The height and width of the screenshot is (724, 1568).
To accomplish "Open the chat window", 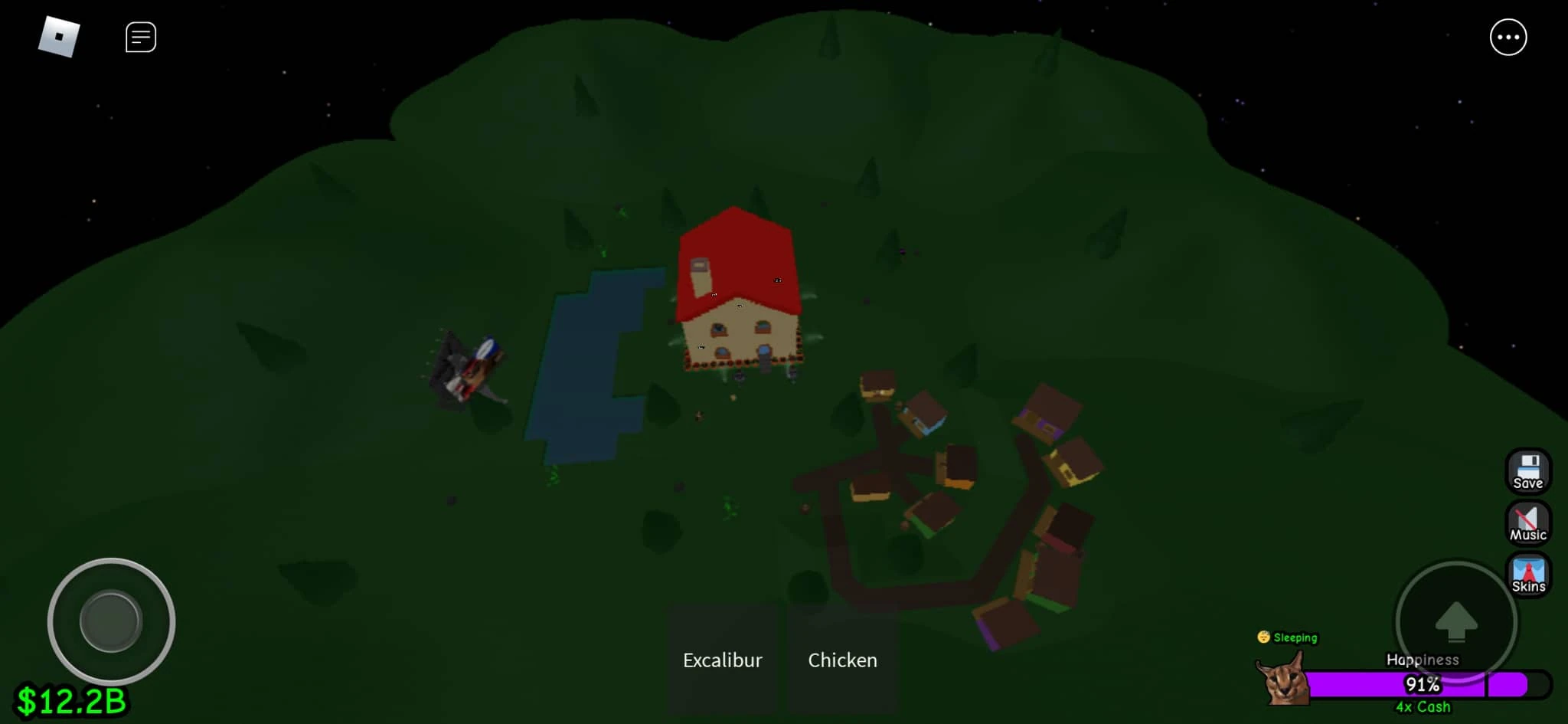I will pos(140,35).
